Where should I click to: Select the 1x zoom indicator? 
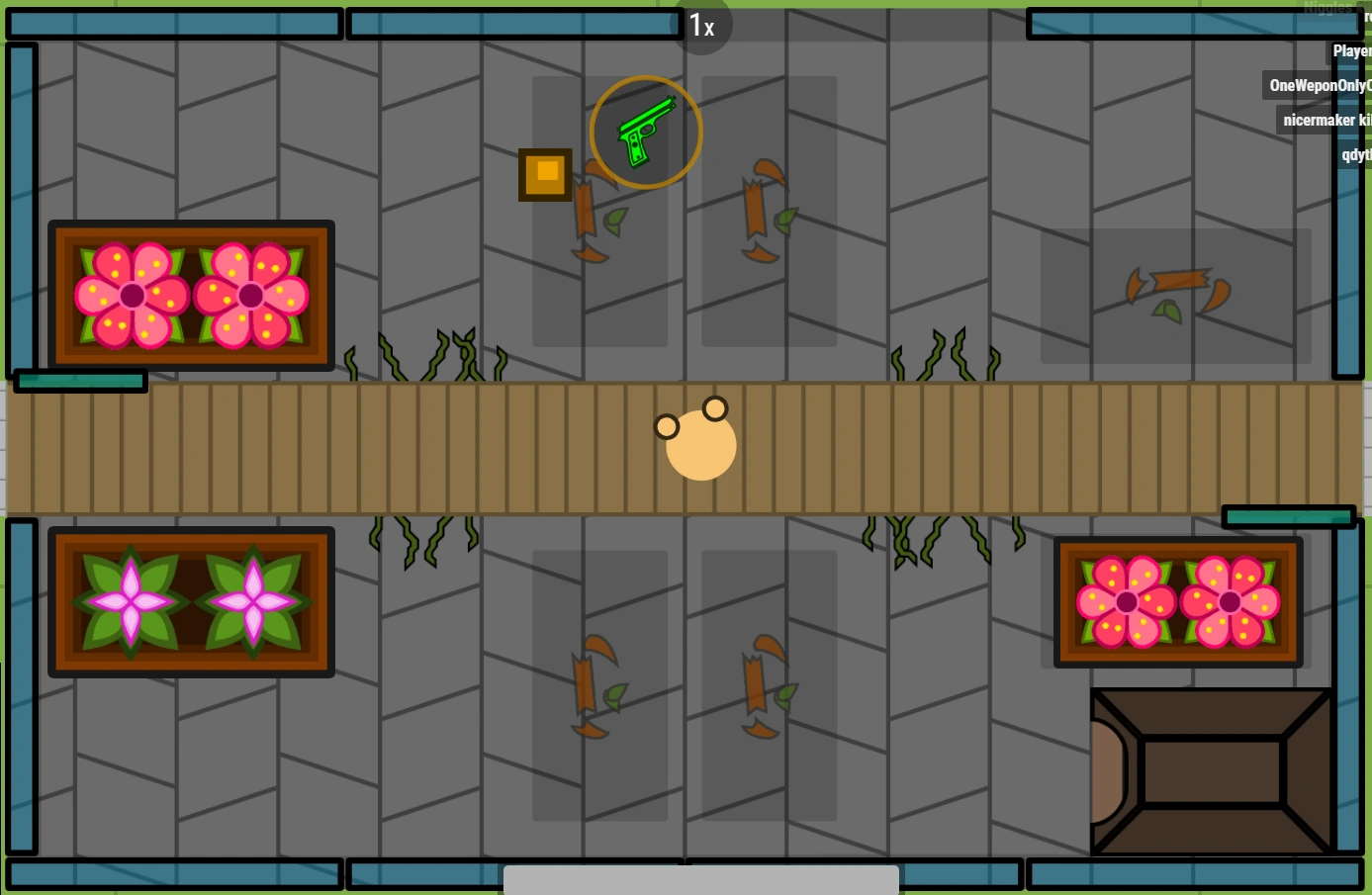click(x=703, y=27)
